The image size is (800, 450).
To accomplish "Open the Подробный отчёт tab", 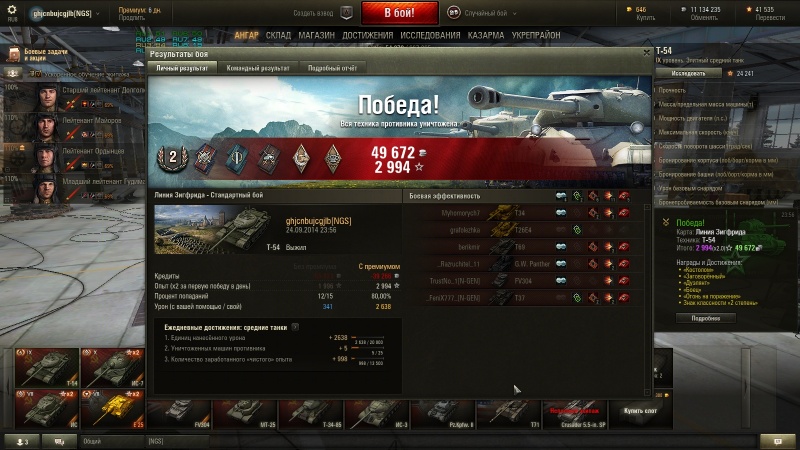I will click(x=333, y=67).
